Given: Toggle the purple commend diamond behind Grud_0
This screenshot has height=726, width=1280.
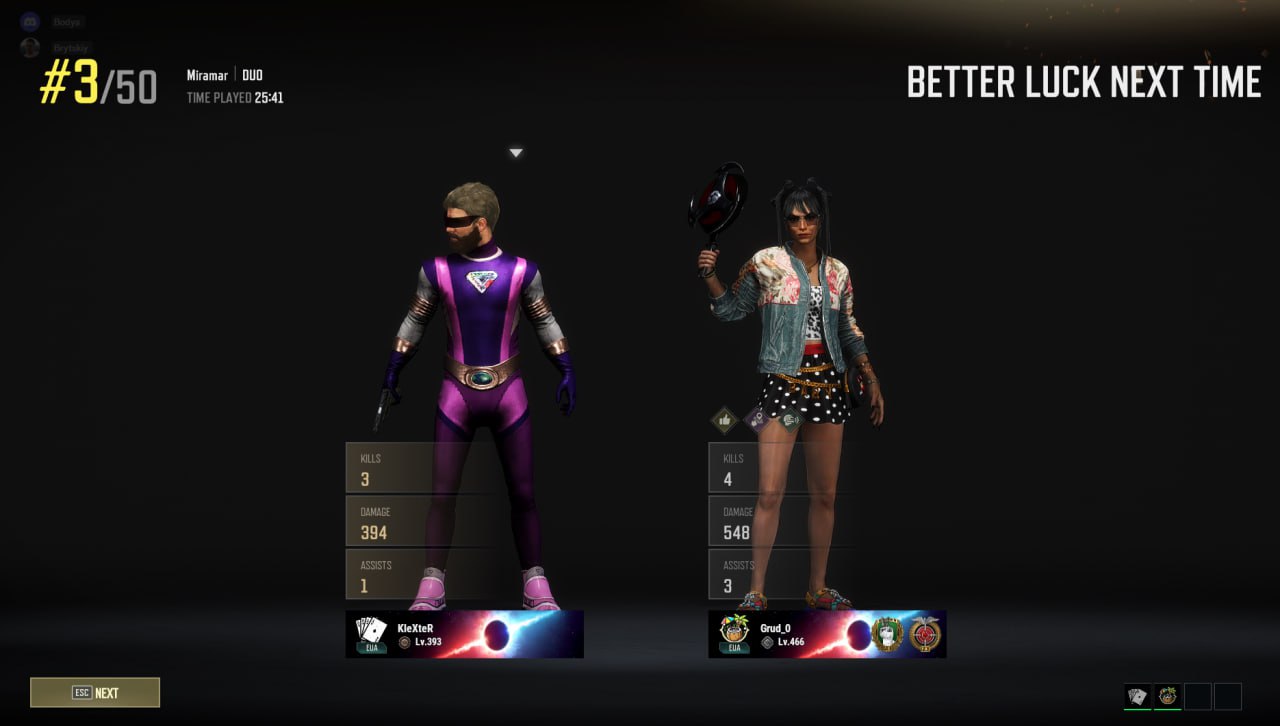Looking at the screenshot, I should point(757,419).
